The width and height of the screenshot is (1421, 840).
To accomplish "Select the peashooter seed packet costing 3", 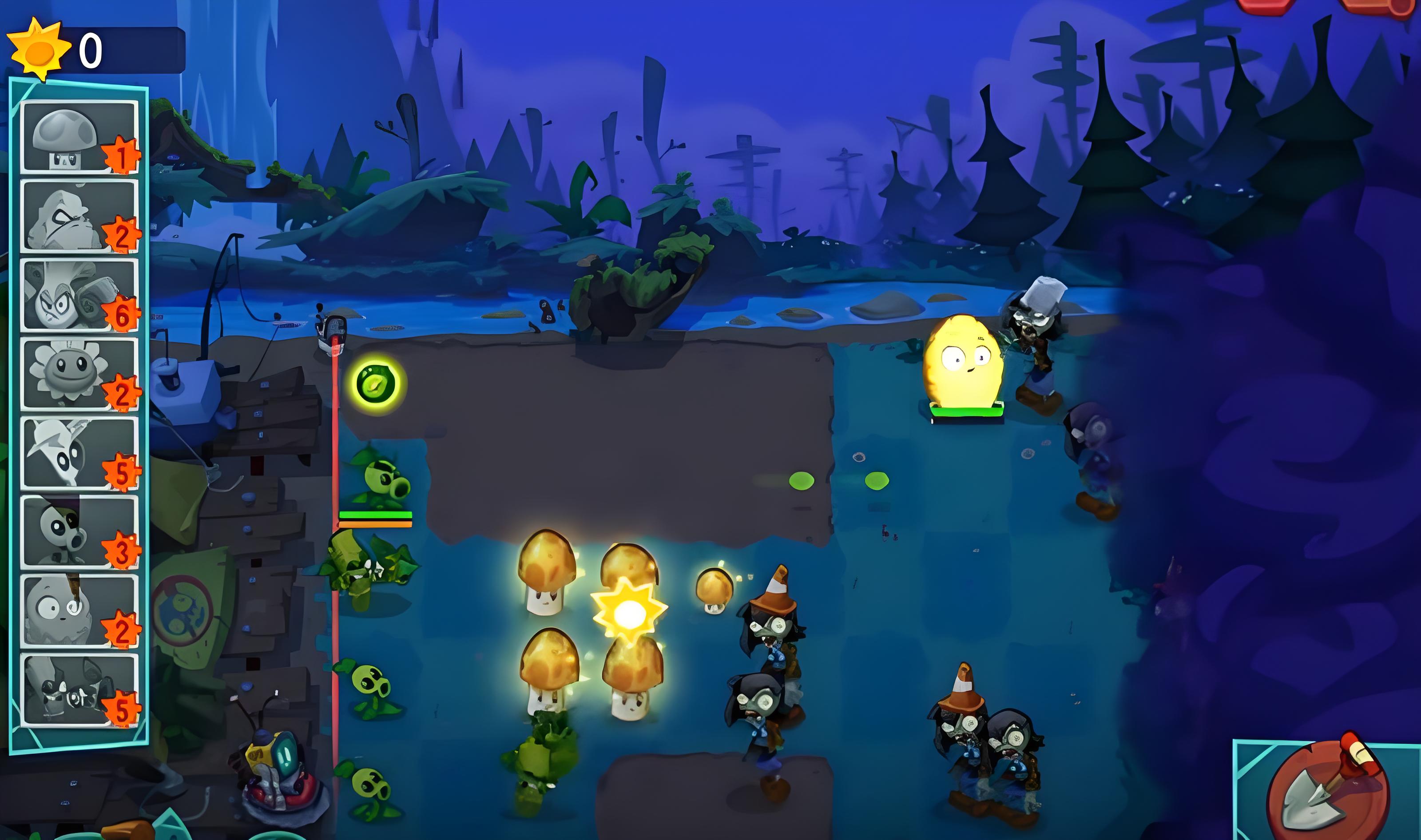I will pos(79,531).
